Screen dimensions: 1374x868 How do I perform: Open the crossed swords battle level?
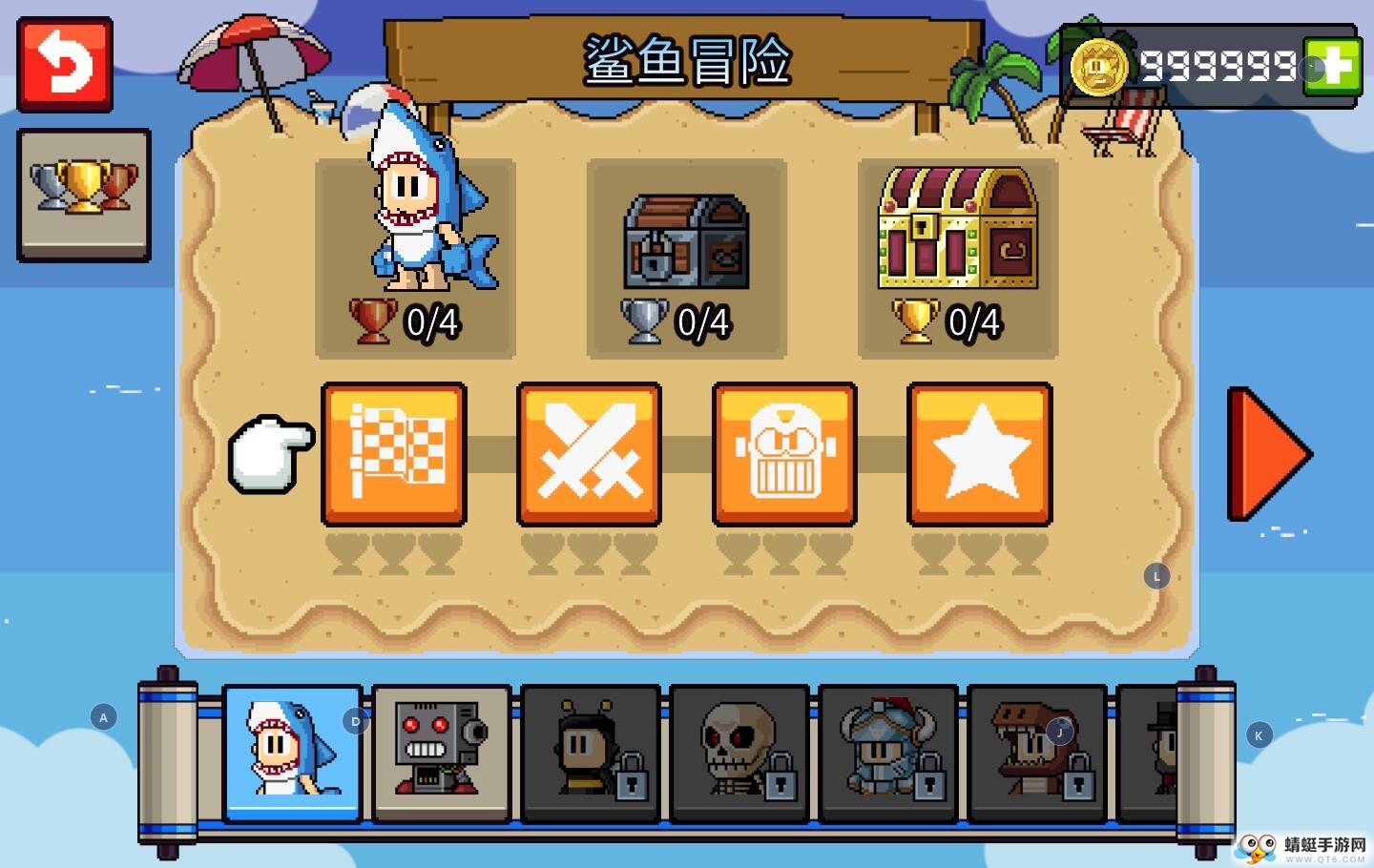[590, 453]
